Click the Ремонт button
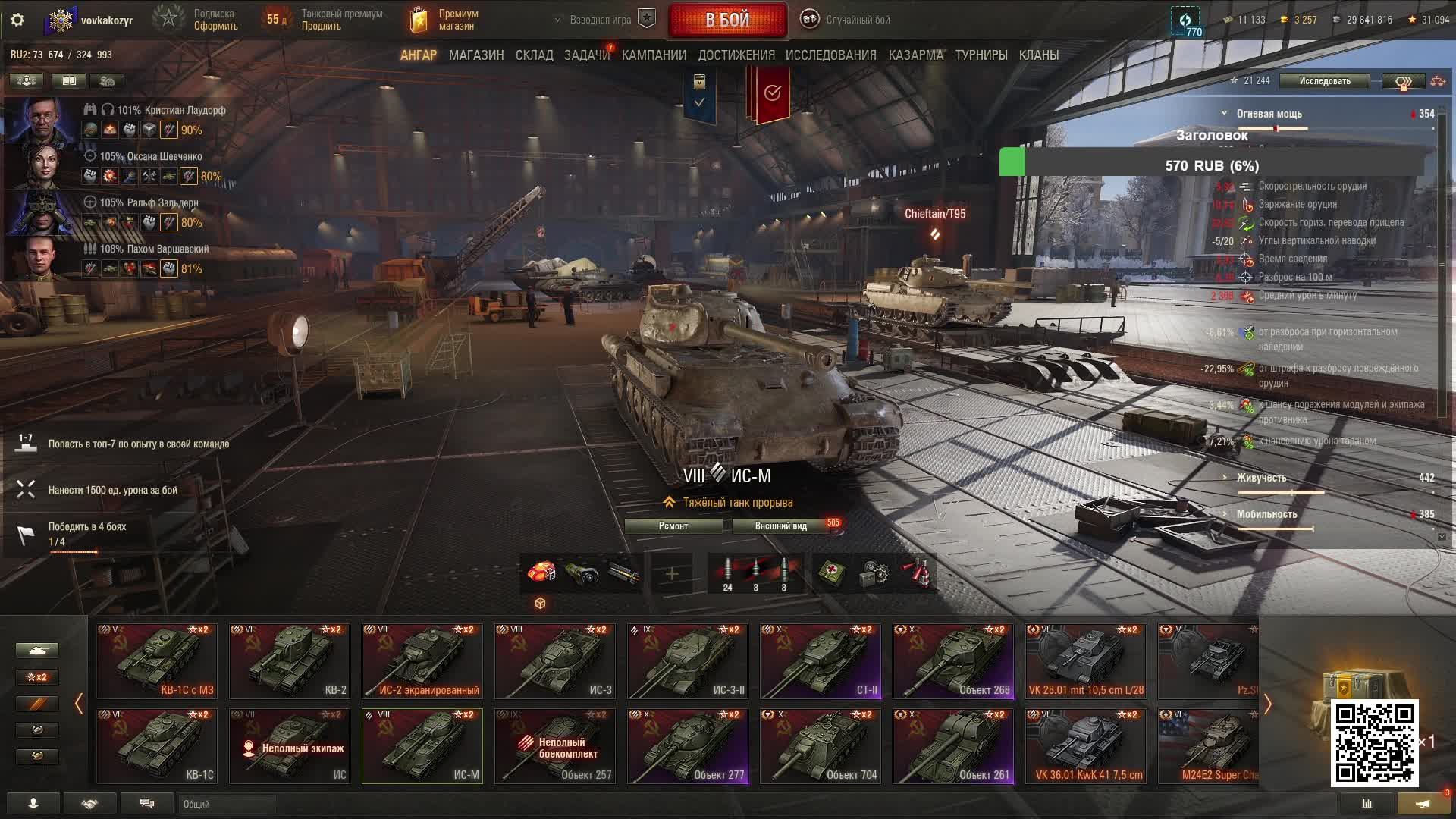The height and width of the screenshot is (819, 1456). [673, 526]
